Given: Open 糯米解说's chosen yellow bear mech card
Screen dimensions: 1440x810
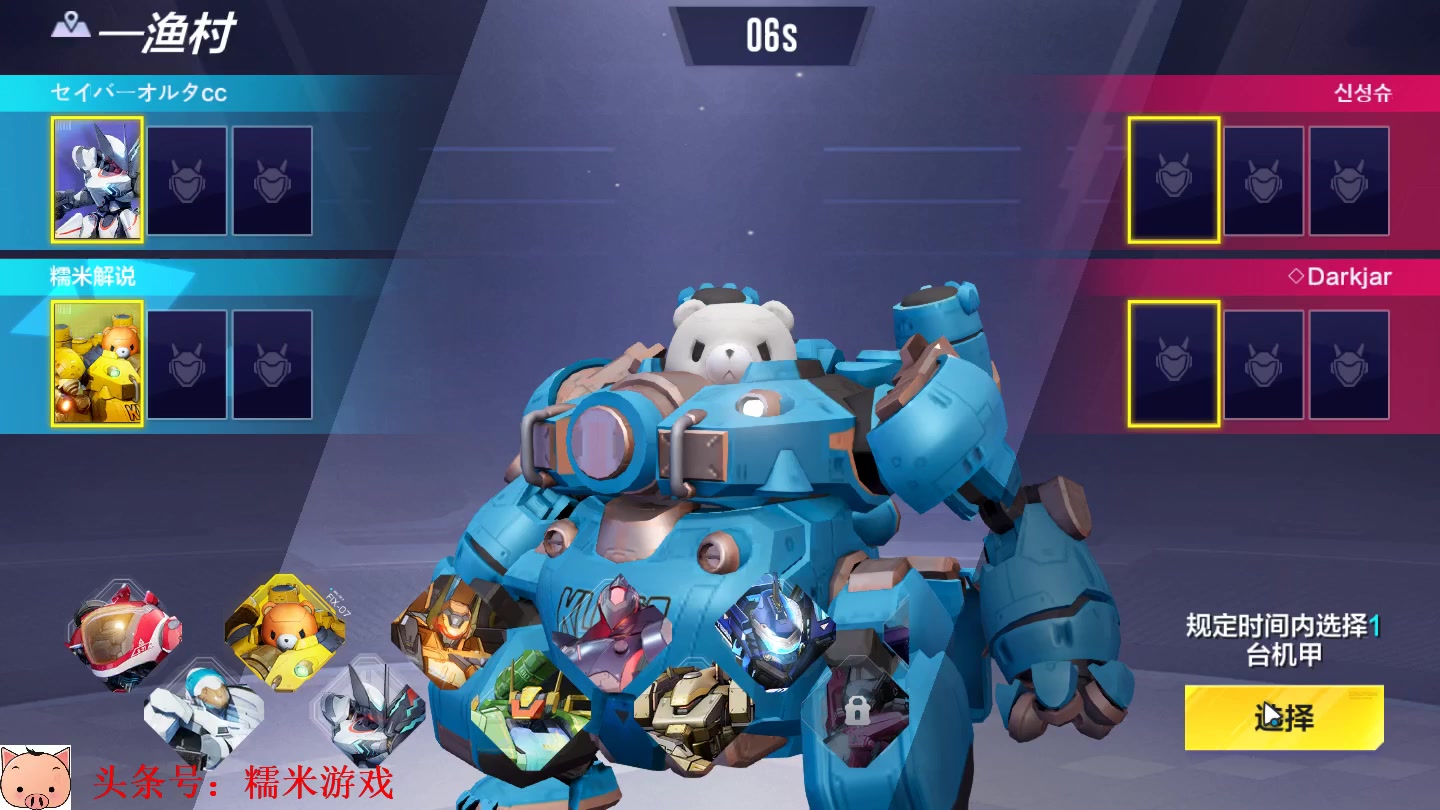Looking at the screenshot, I should tap(97, 364).
